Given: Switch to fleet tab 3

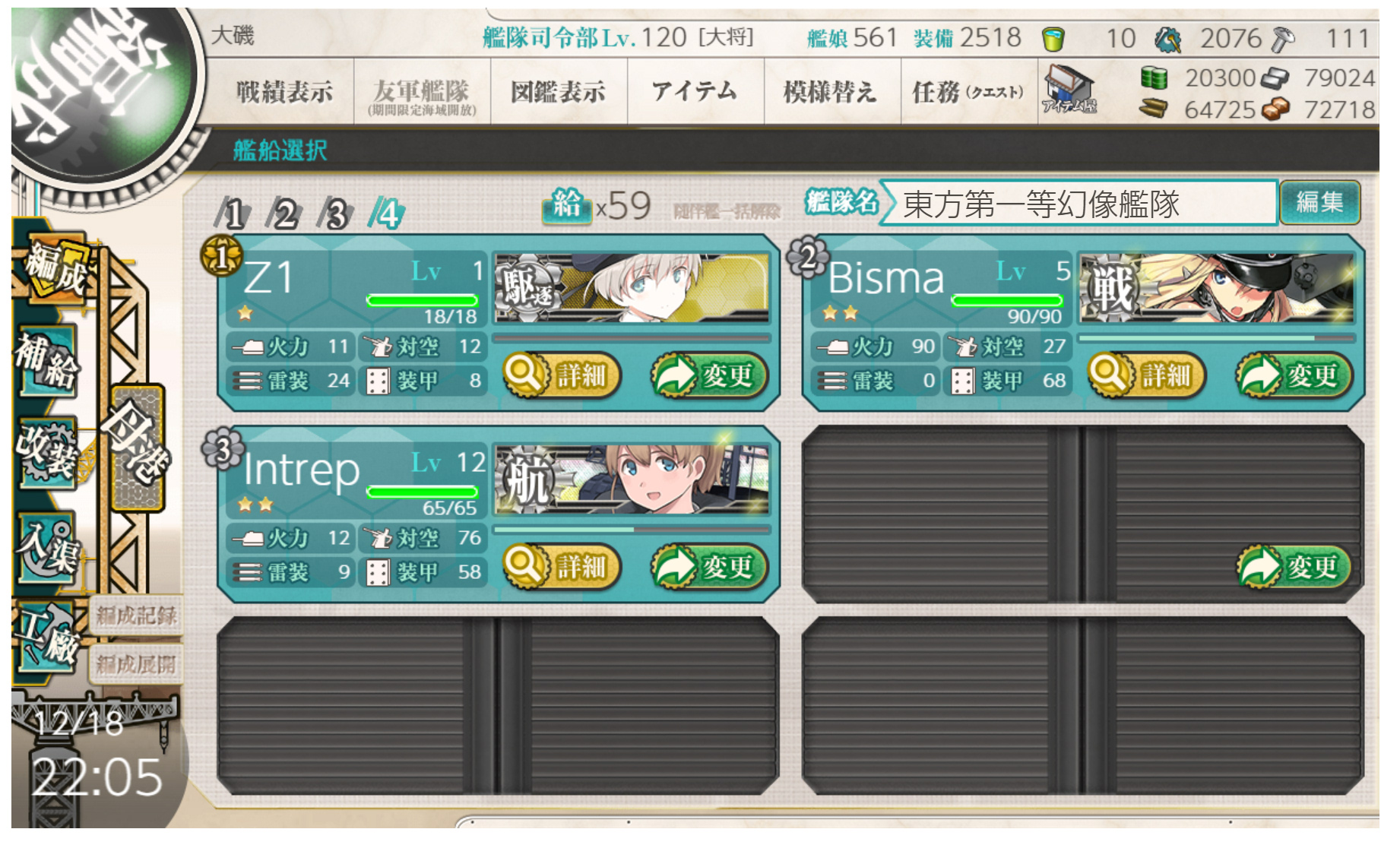Looking at the screenshot, I should [335, 214].
